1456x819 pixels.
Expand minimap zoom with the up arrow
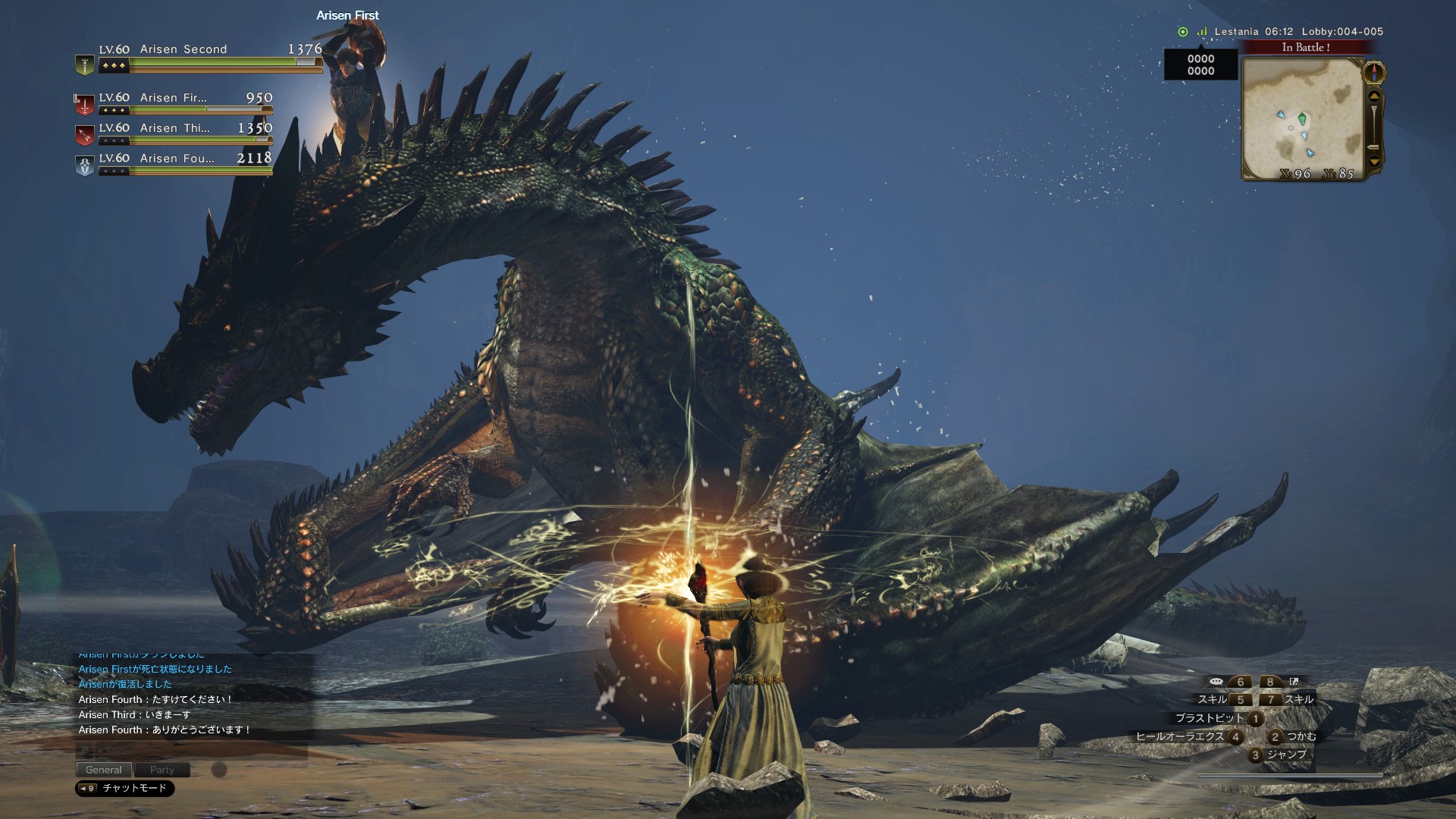1375,96
